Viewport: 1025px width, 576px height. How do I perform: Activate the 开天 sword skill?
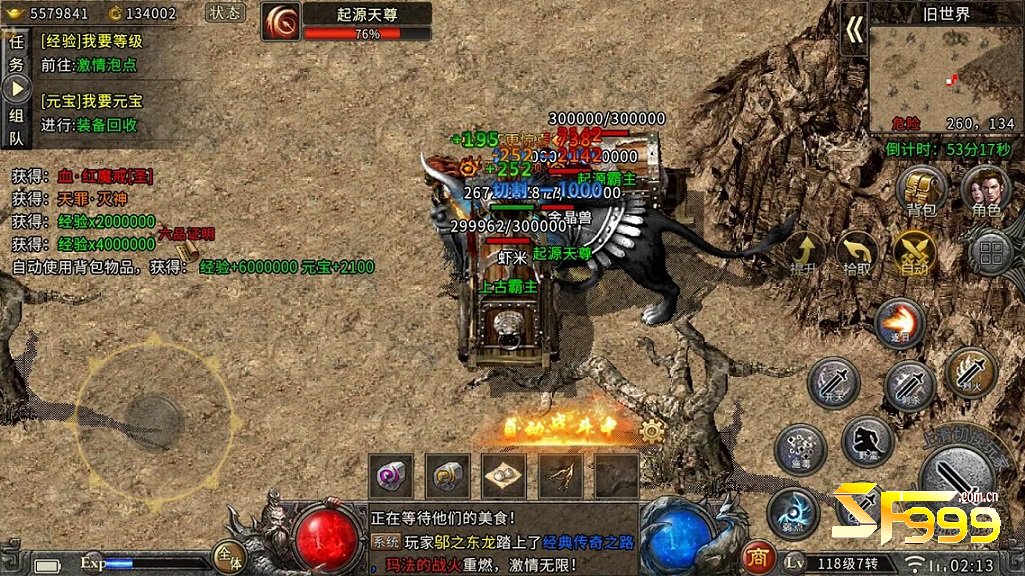pos(832,381)
